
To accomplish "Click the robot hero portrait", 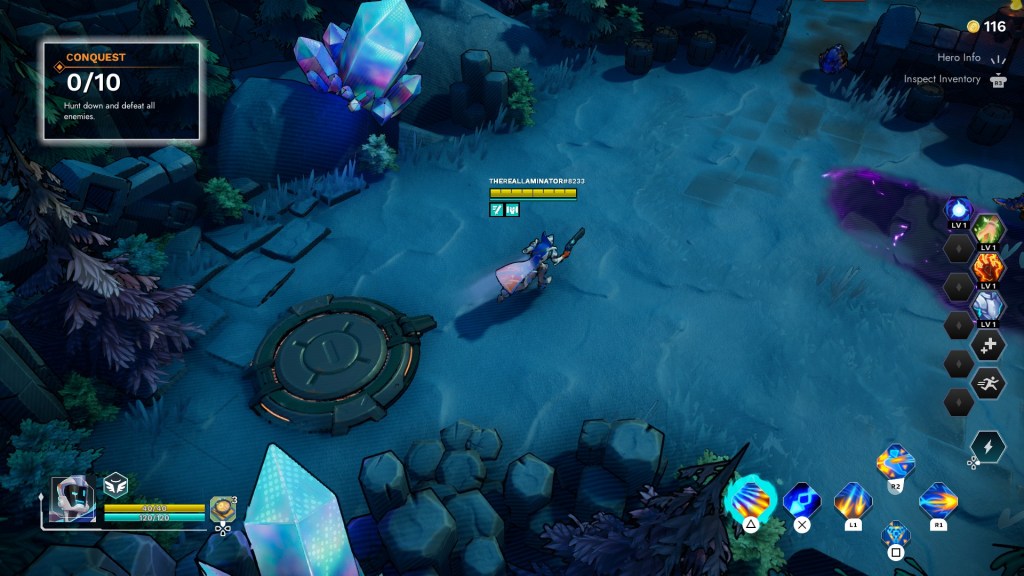I will pyautogui.click(x=73, y=498).
